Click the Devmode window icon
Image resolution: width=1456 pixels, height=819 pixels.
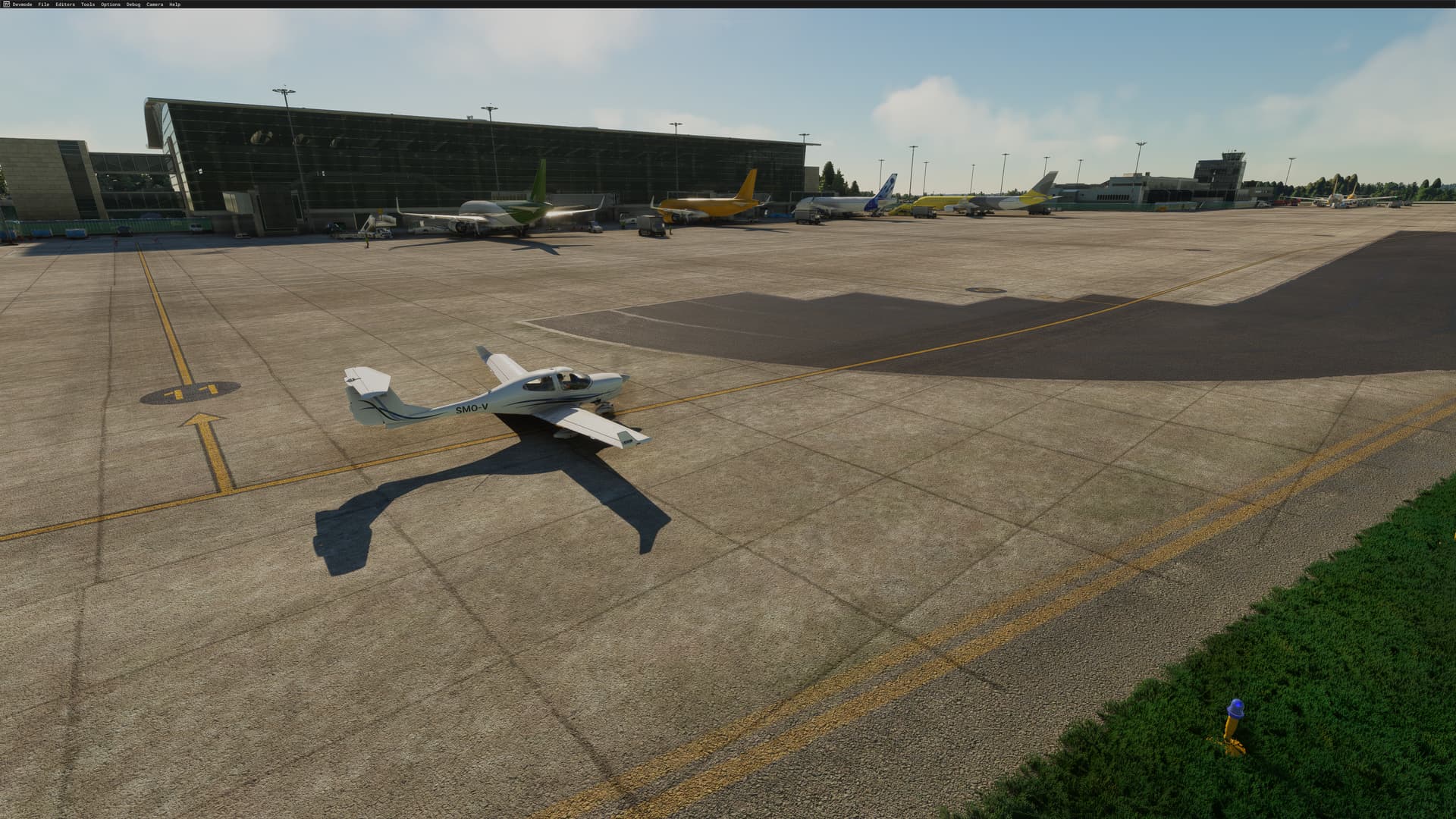pyautogui.click(x=6, y=5)
